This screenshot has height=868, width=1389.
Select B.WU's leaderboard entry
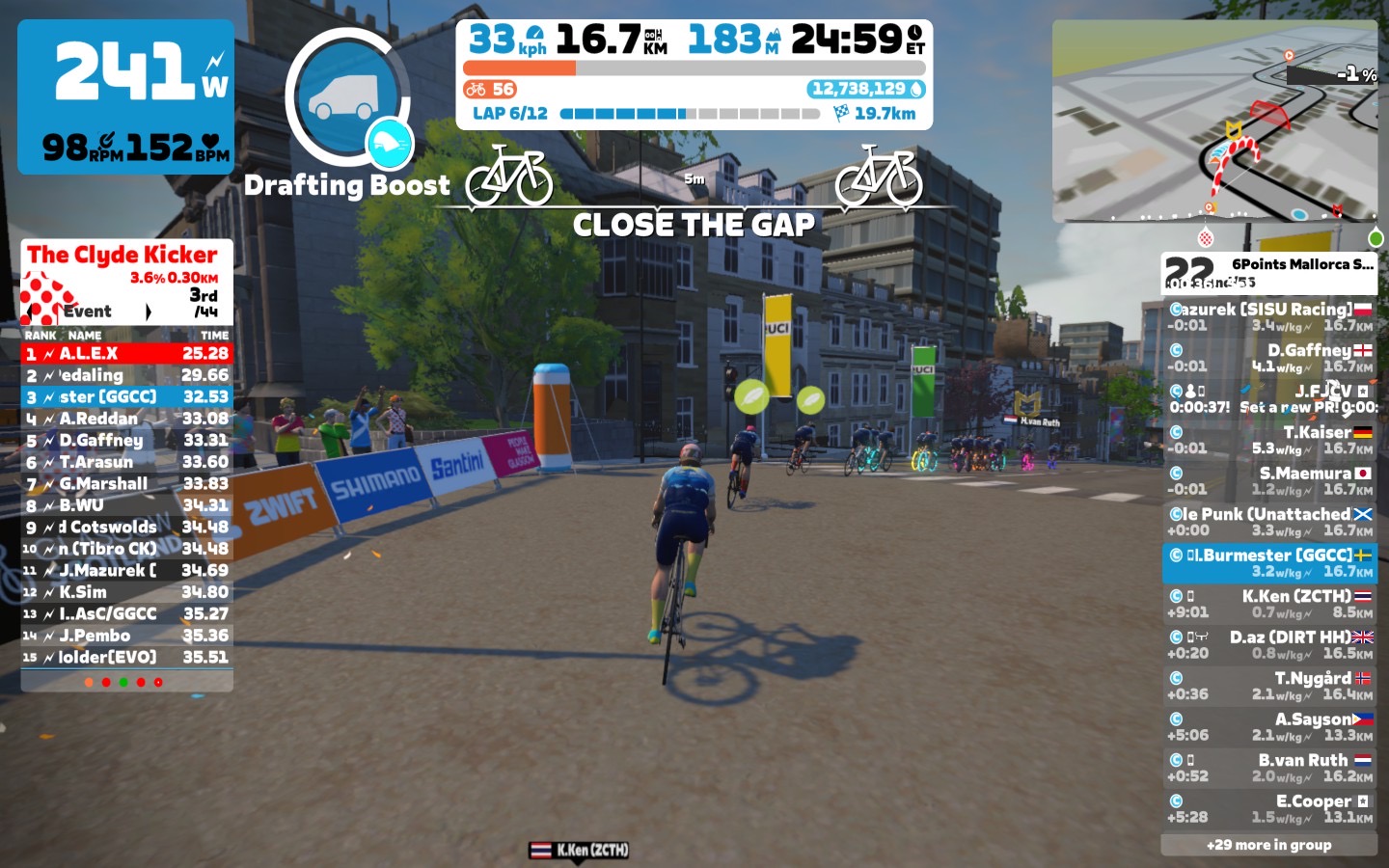tap(126, 505)
